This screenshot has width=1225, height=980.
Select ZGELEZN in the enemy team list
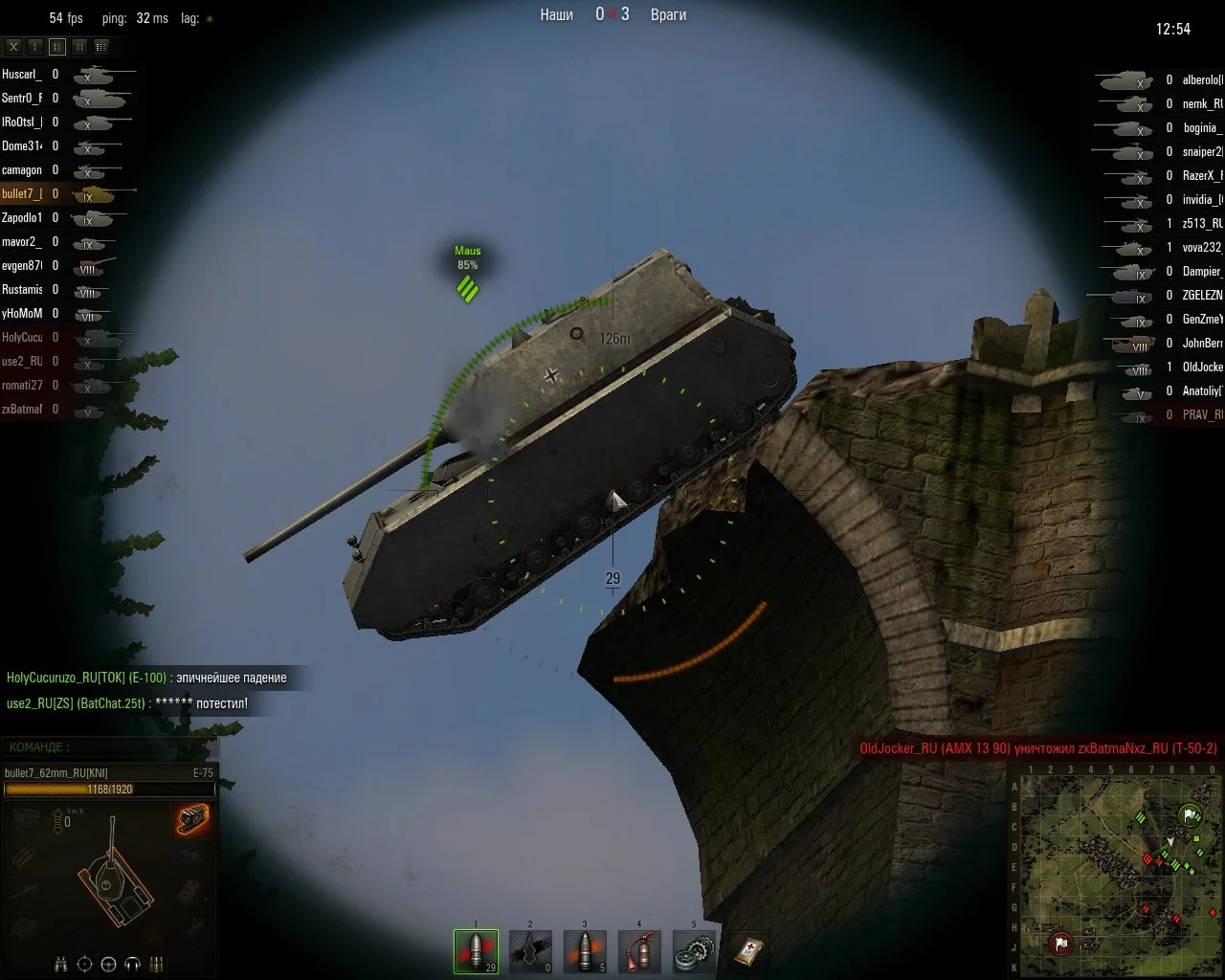[1202, 296]
